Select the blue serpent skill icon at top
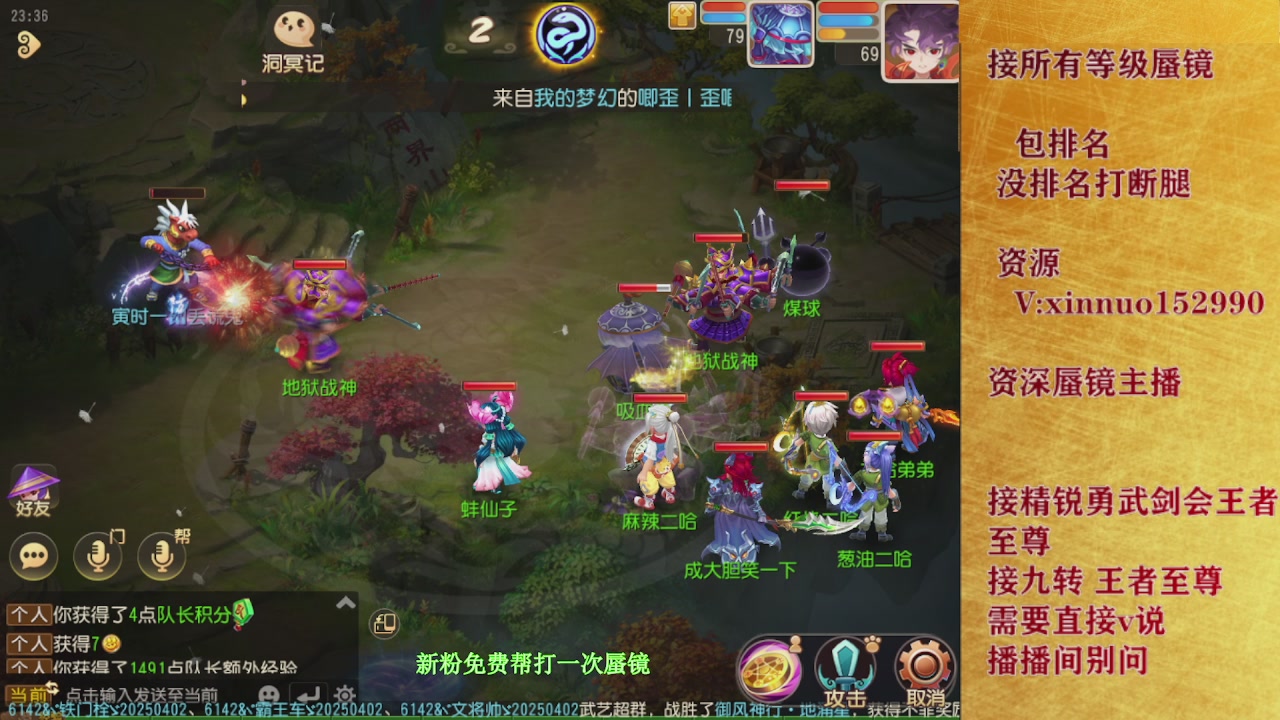This screenshot has width=1280, height=720. (568, 33)
